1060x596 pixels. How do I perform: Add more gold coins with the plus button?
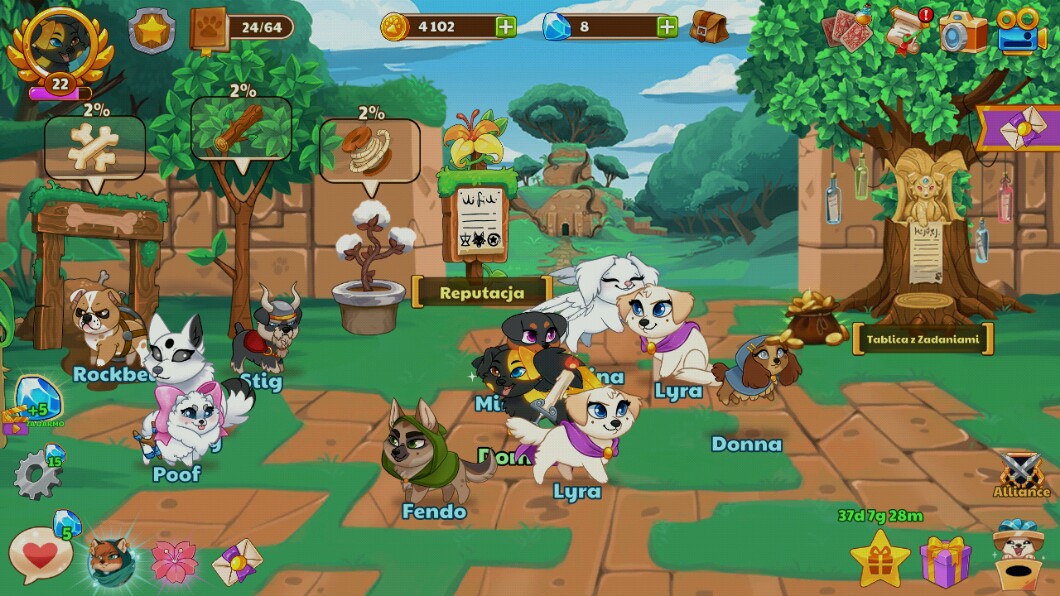pos(506,27)
